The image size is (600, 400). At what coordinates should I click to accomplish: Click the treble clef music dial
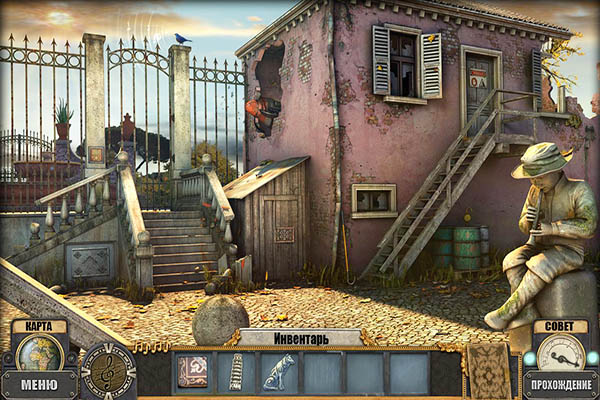pyautogui.click(x=108, y=371)
